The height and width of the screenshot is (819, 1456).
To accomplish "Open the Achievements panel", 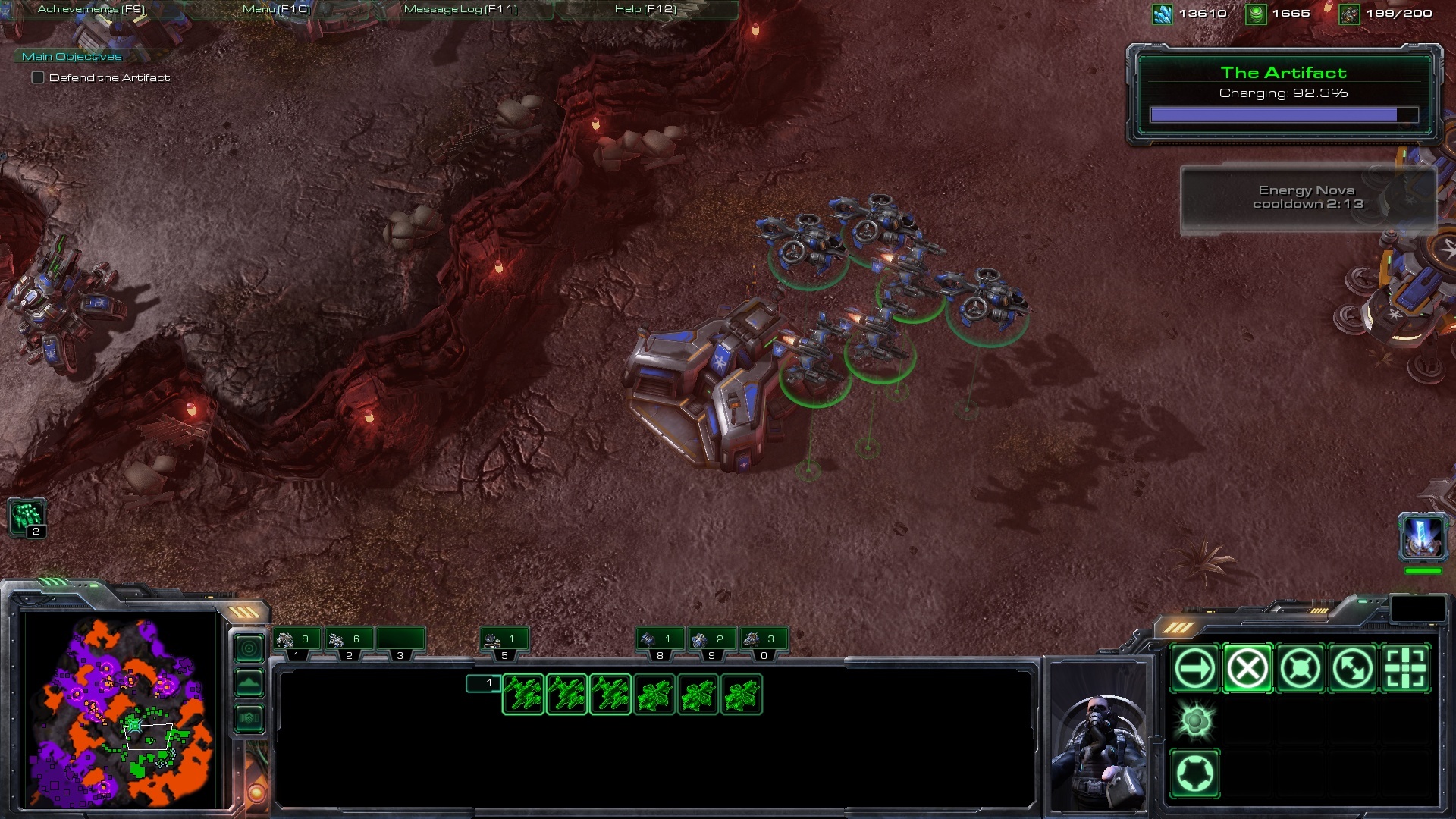I will (x=91, y=9).
